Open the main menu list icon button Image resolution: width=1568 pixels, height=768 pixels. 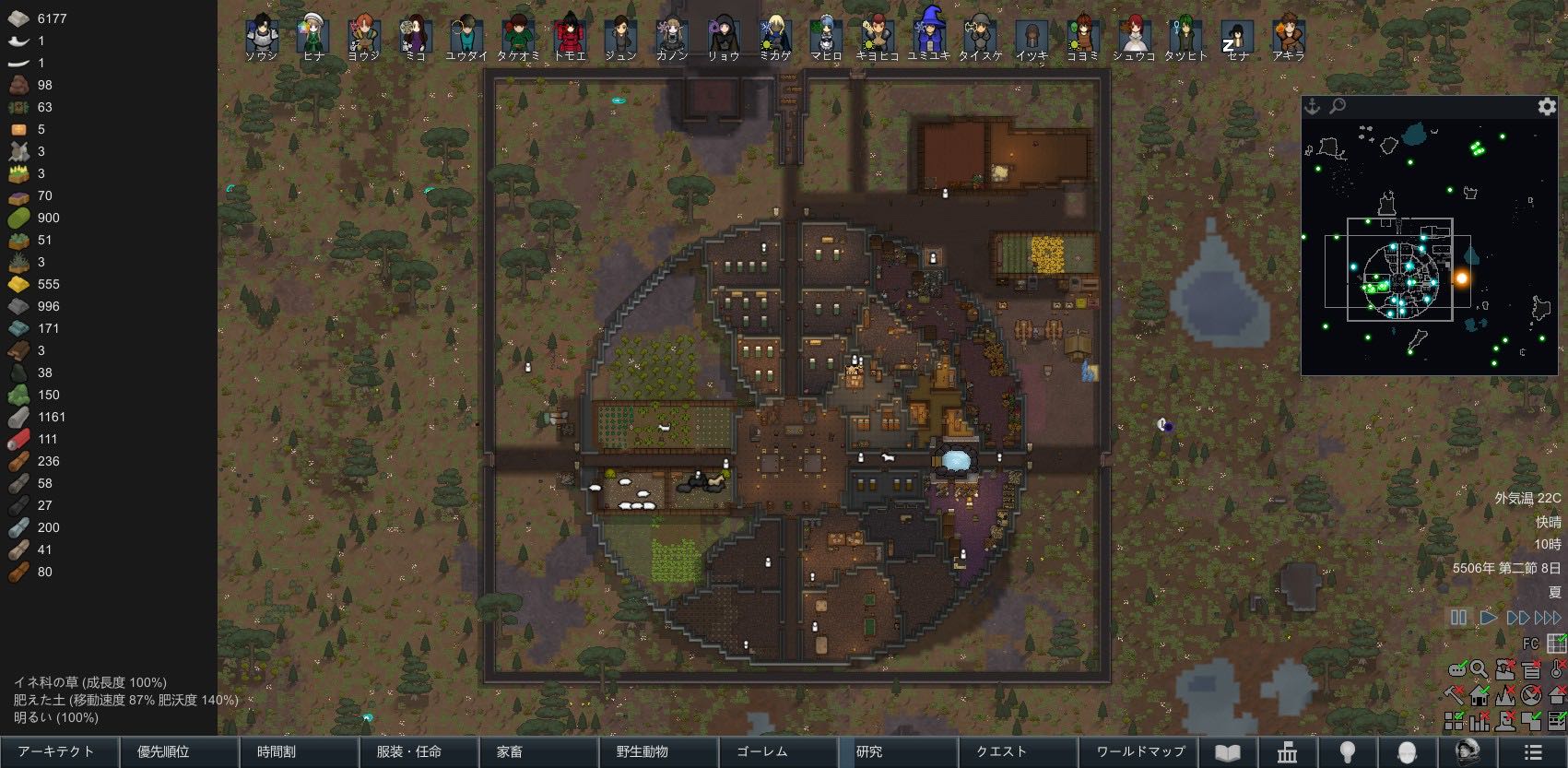tap(1532, 752)
